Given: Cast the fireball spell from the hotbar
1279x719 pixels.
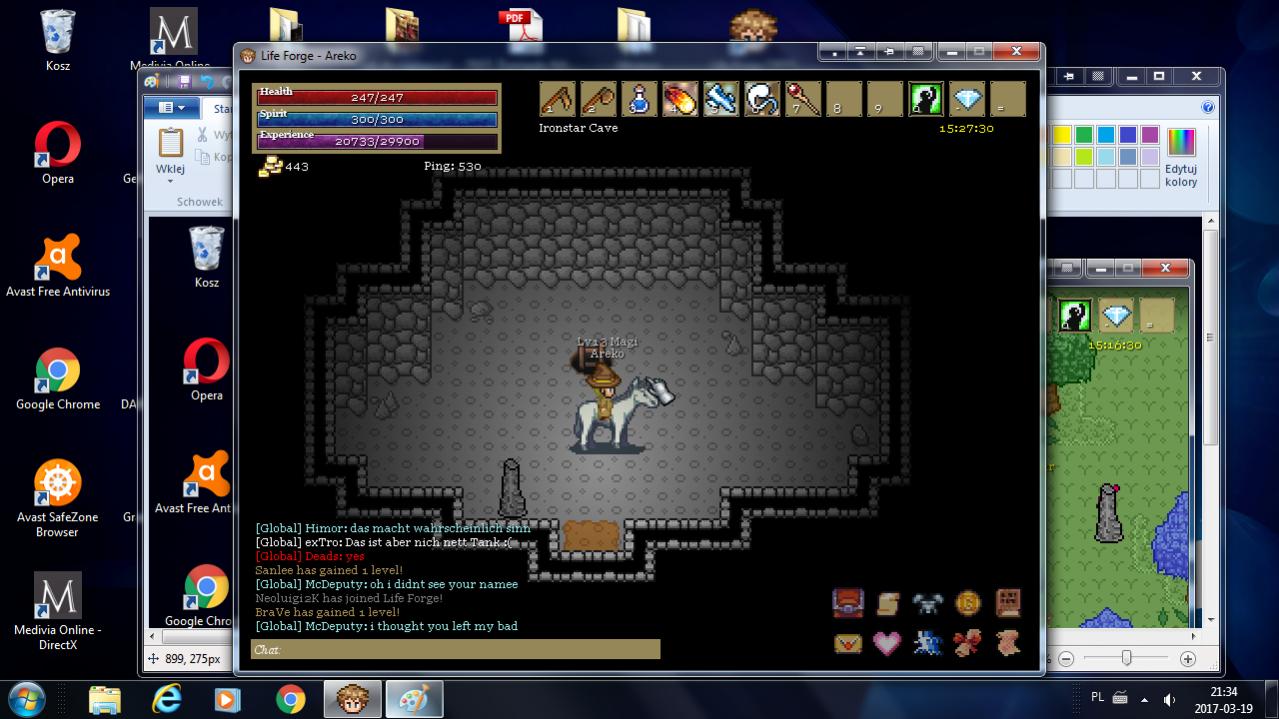Looking at the screenshot, I should (x=680, y=99).
